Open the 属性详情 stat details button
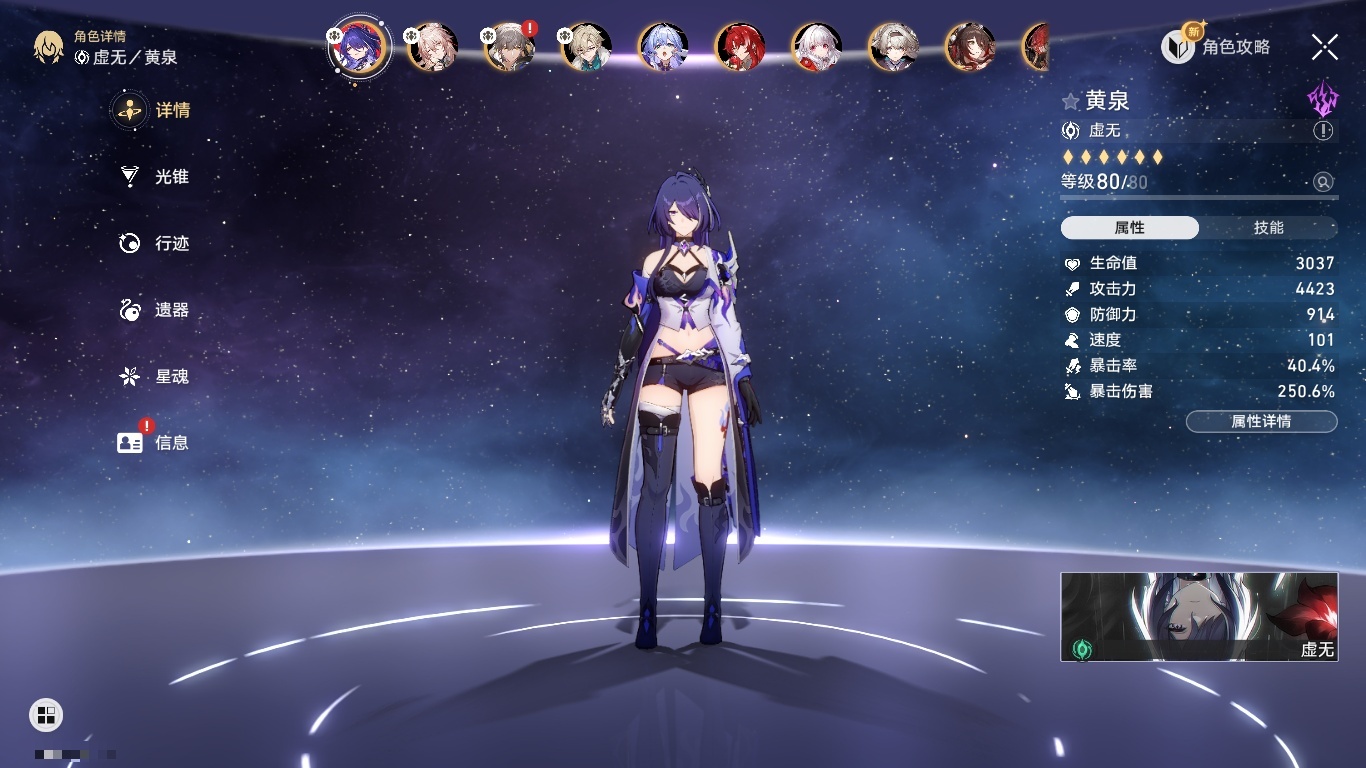This screenshot has width=1366, height=768. tap(1261, 422)
